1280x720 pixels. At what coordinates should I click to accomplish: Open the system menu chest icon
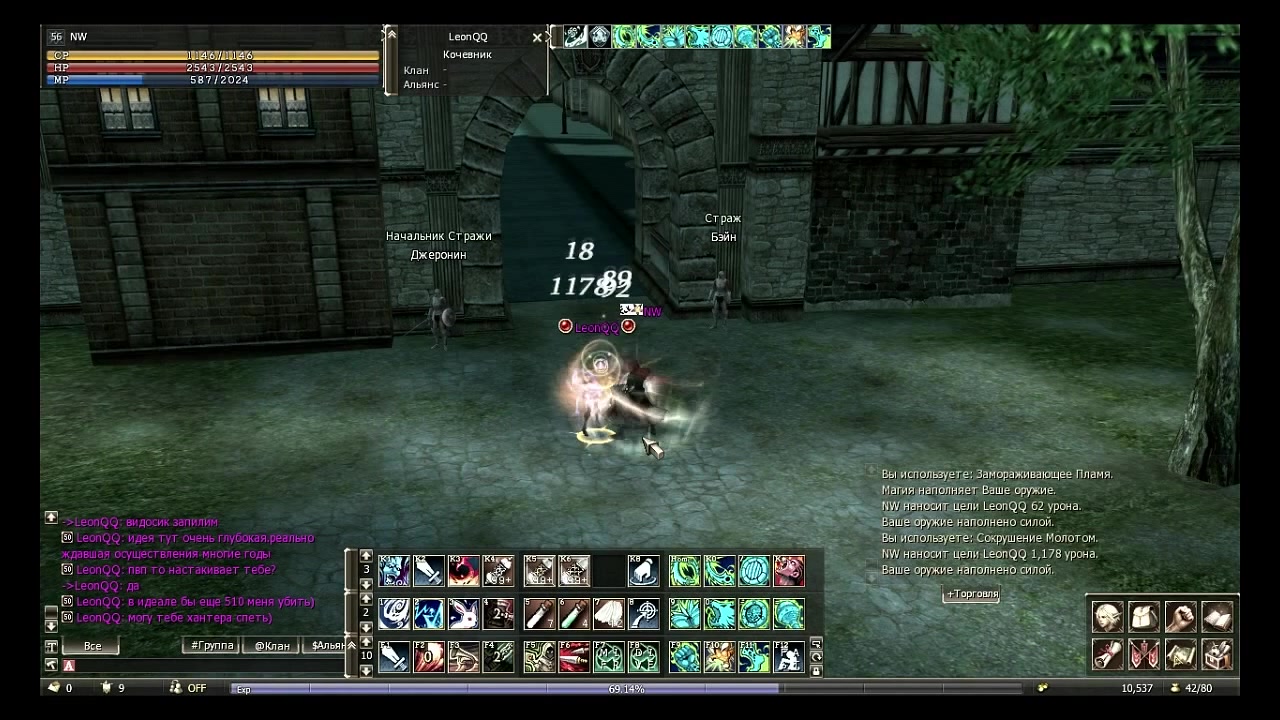point(1216,654)
